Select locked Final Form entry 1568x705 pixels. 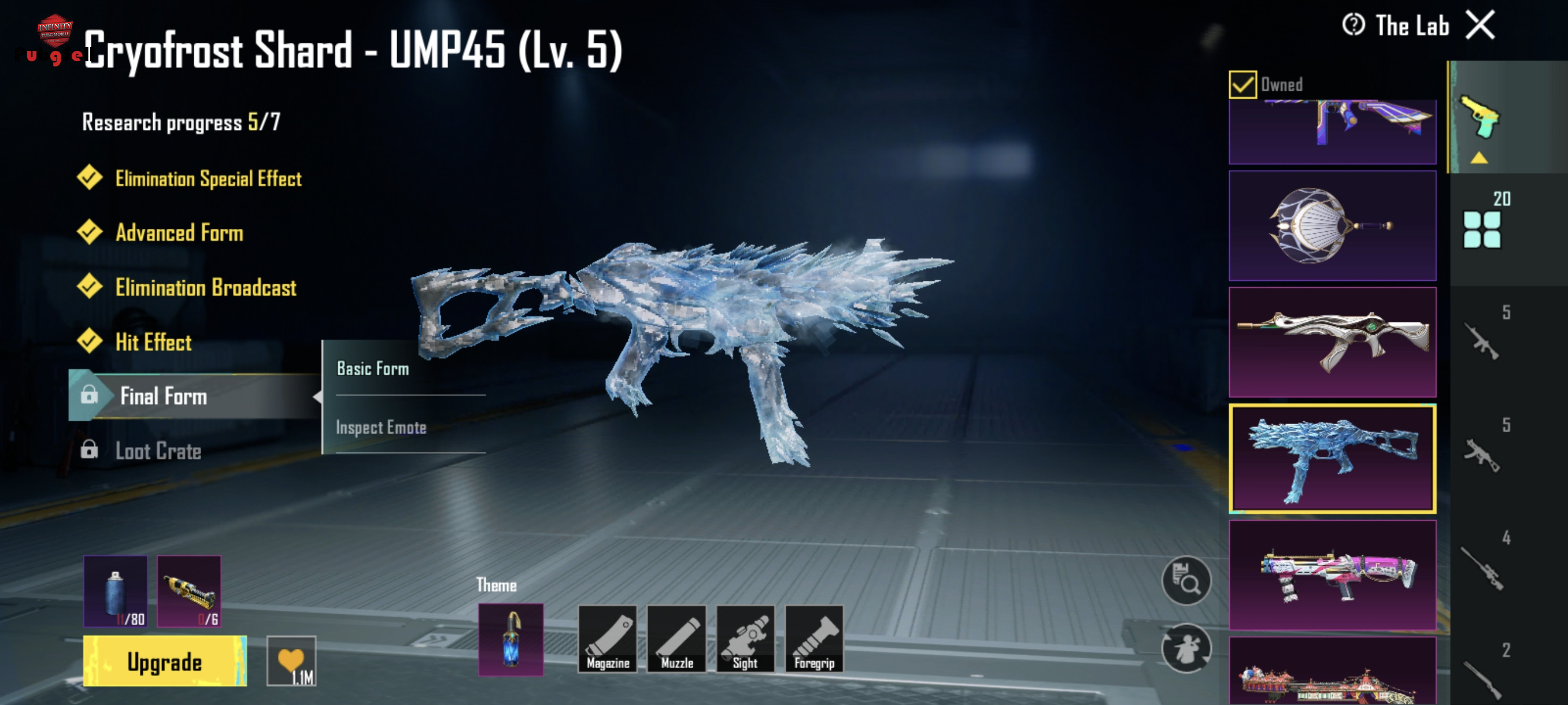click(163, 396)
